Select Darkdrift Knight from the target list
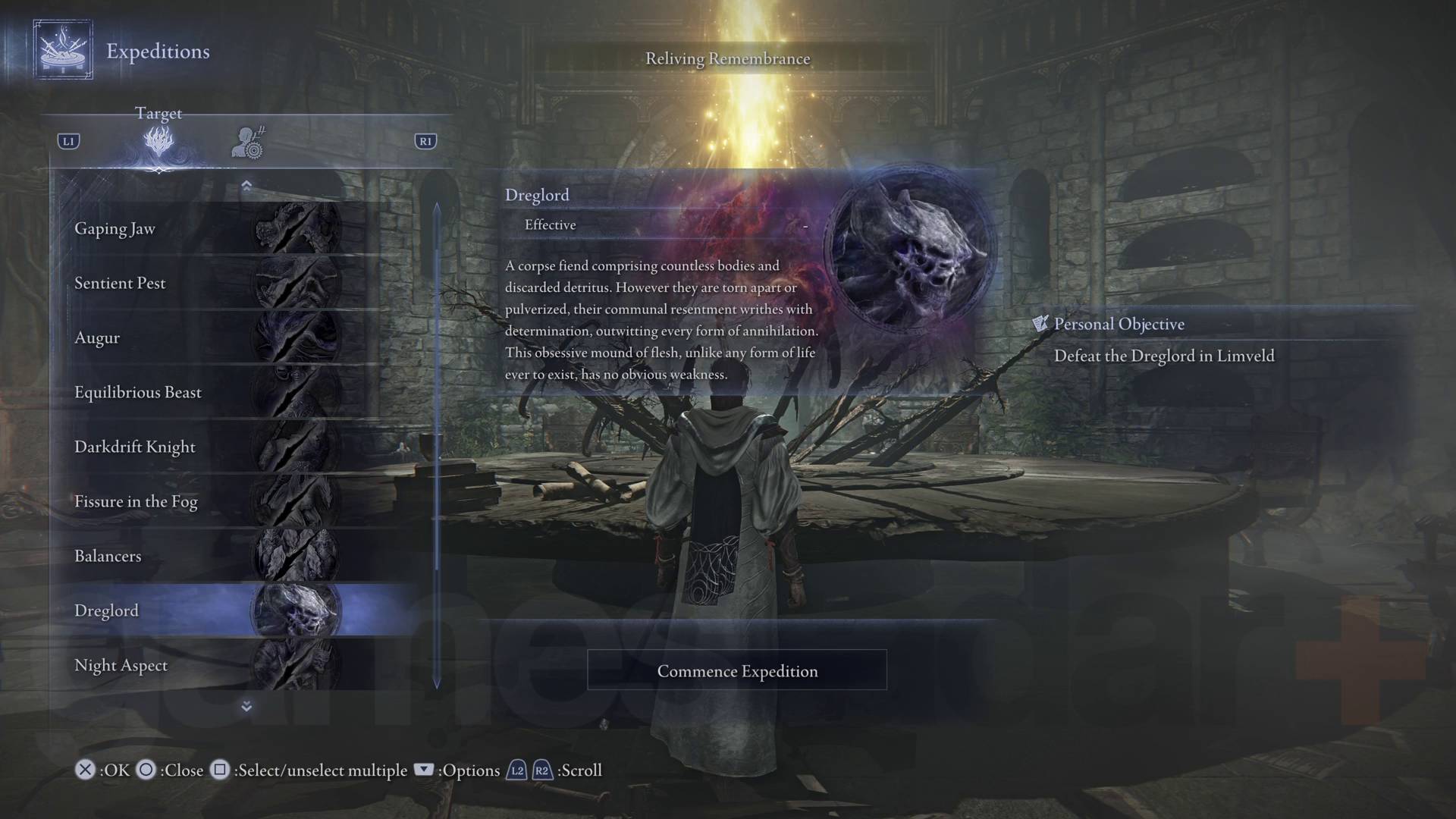Screen dimensions: 1456x819 pyautogui.click(x=134, y=447)
